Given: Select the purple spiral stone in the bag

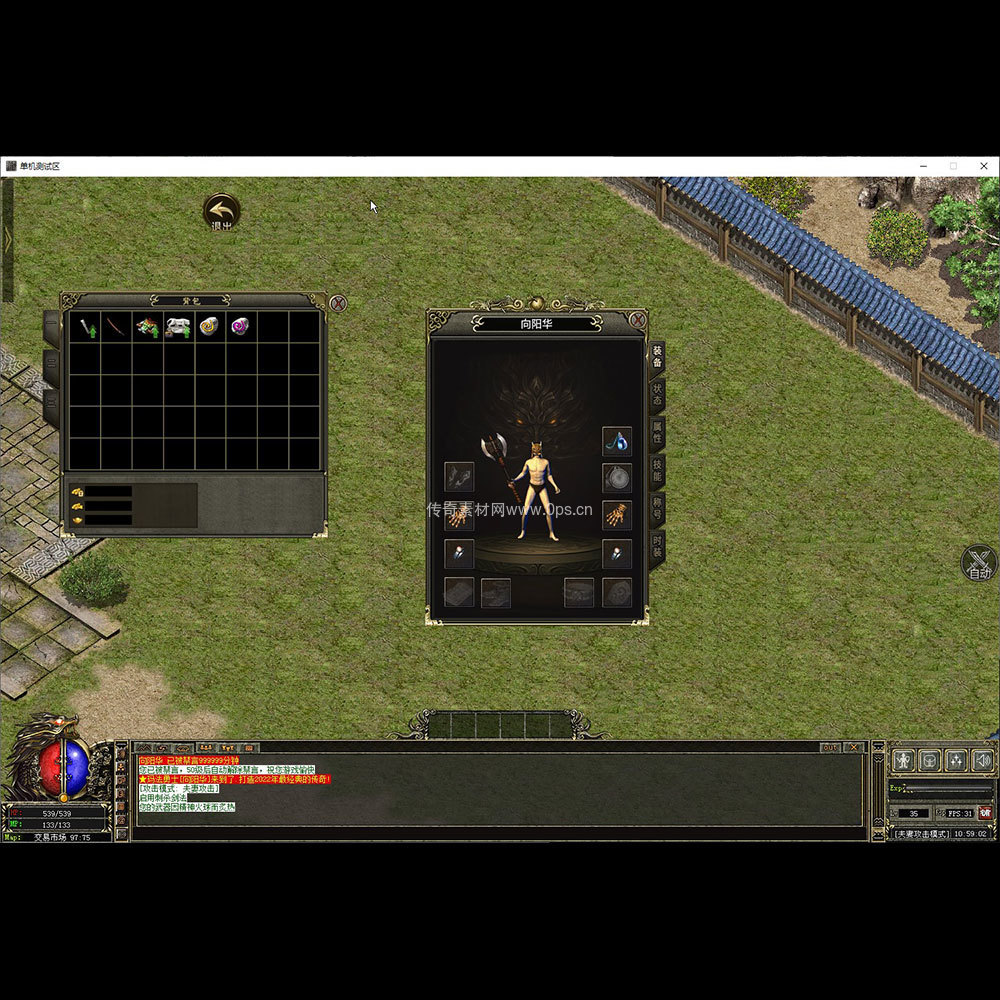Looking at the screenshot, I should click(x=239, y=326).
